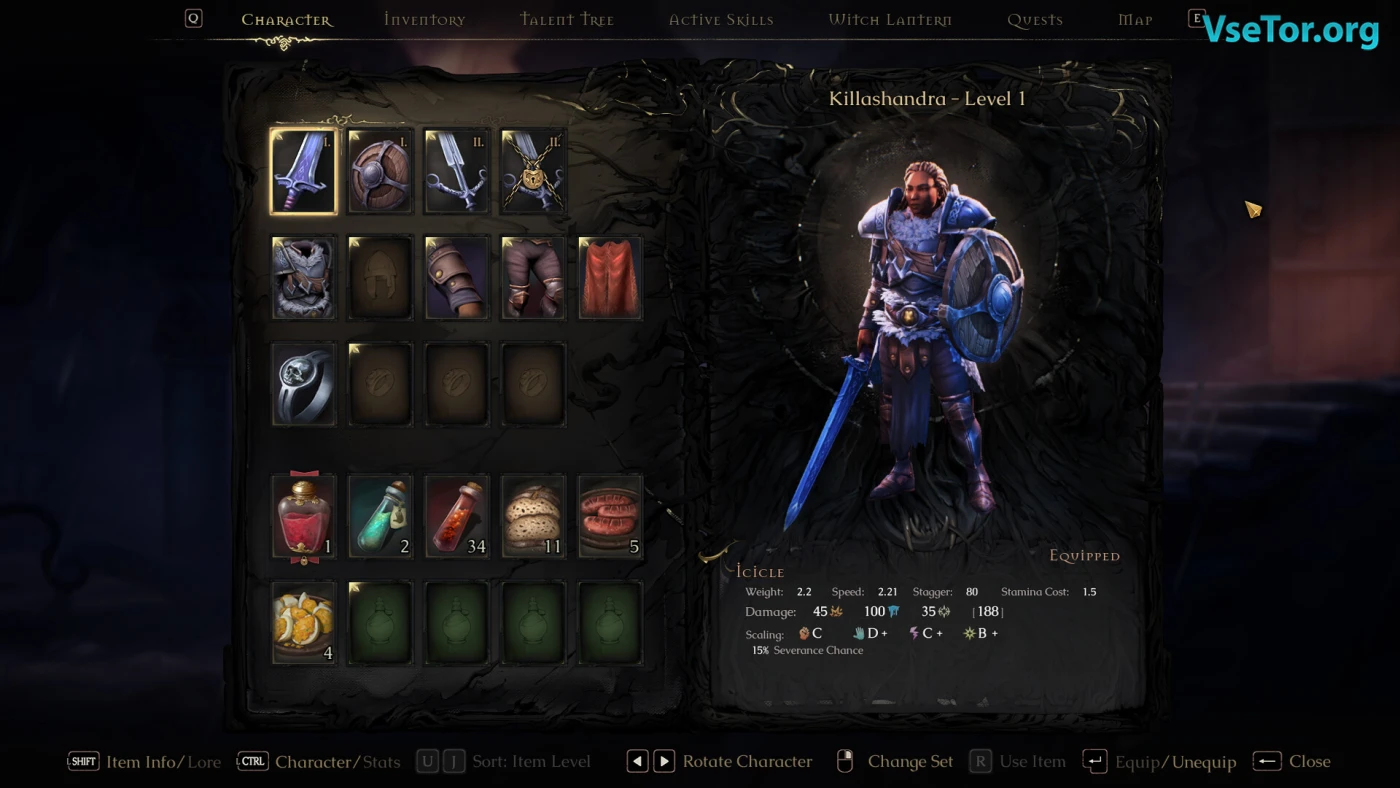Screen dimensions: 1400x788
Task: Click the right Rotate Character arrow
Action: tap(664, 762)
